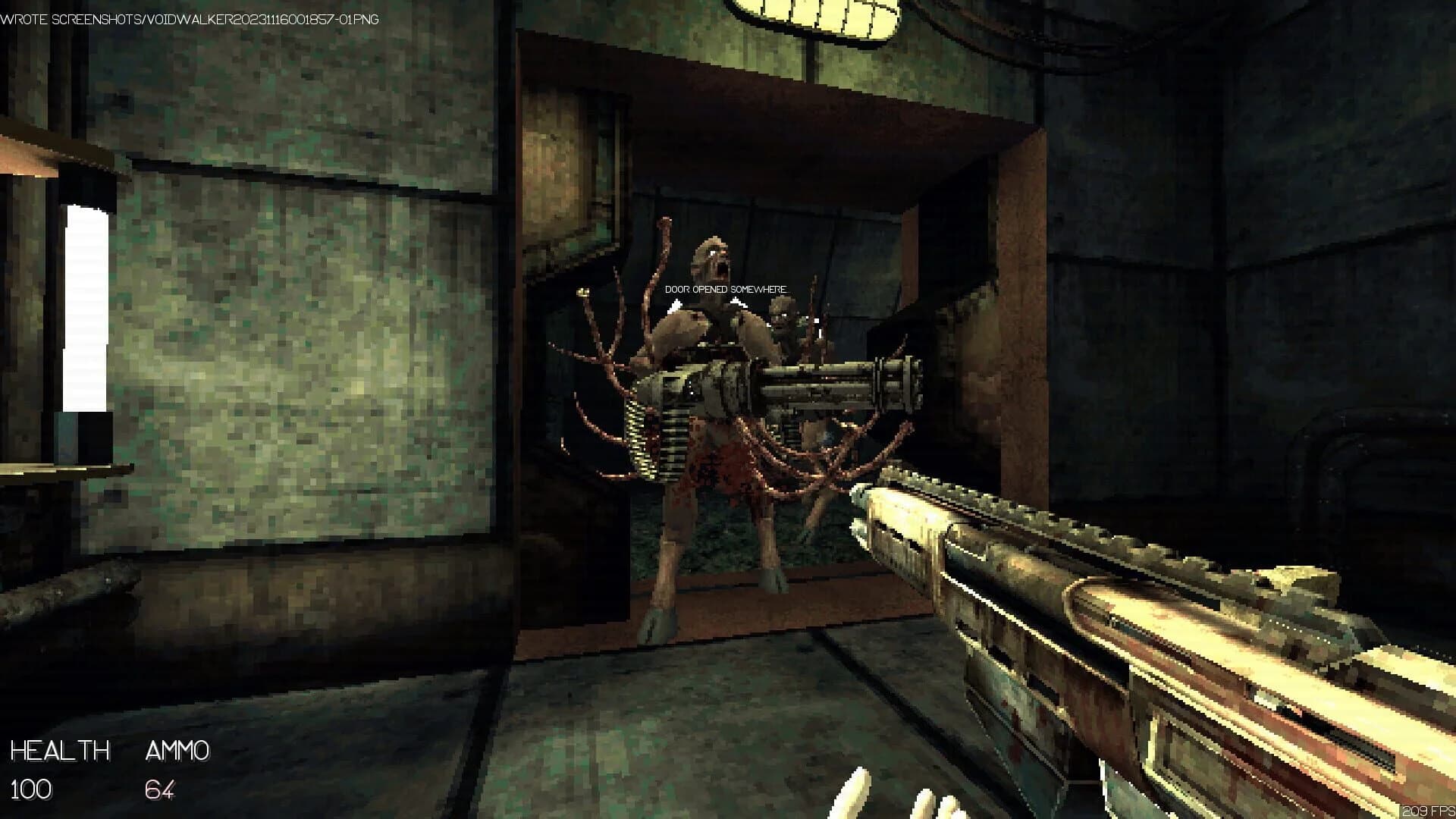Click the 'DOOR OPENED SOMEWHERE' notification text
This screenshot has width=1456, height=819.
pos(726,289)
